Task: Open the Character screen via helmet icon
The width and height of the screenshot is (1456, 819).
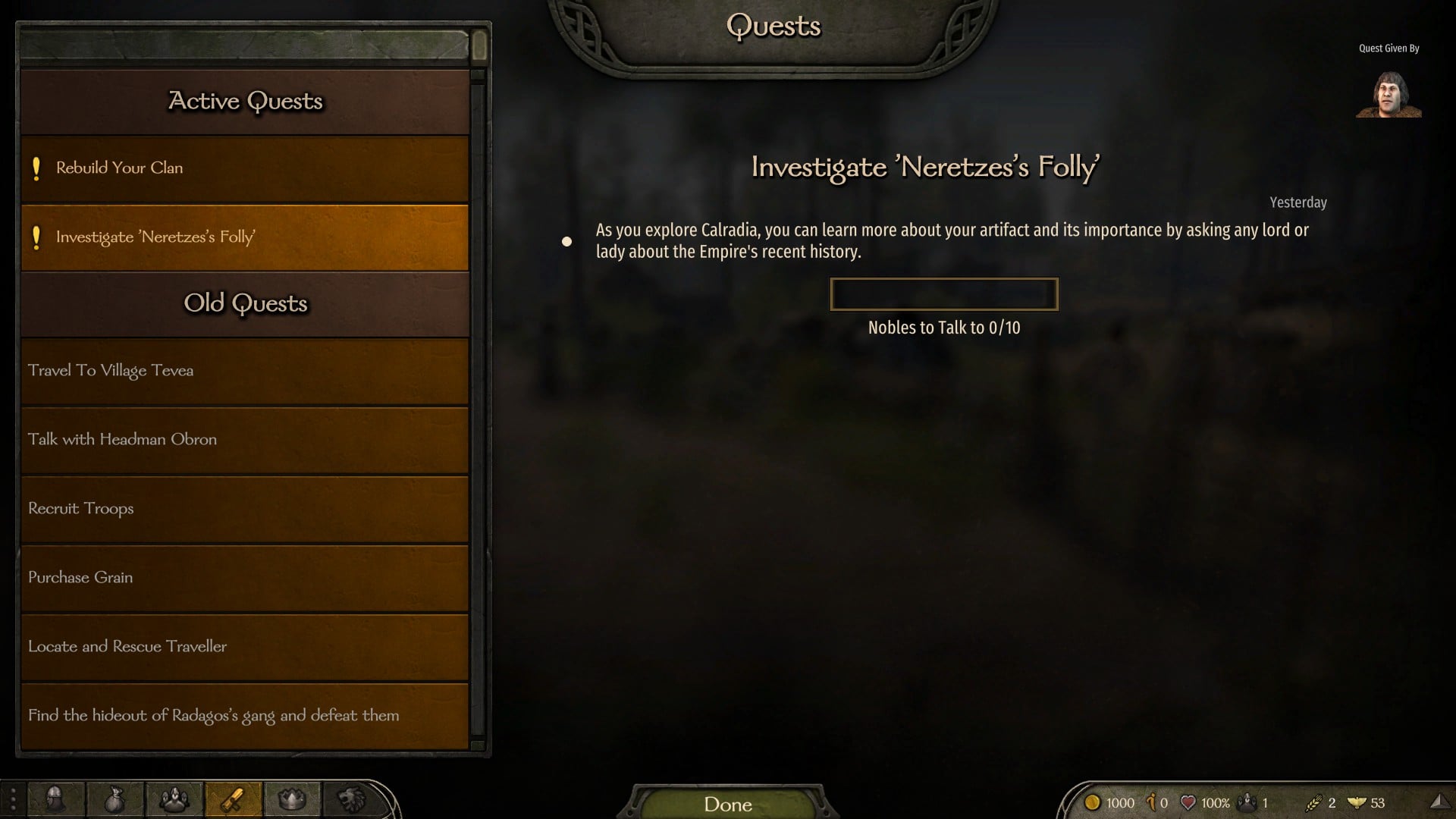Action: coord(55,800)
